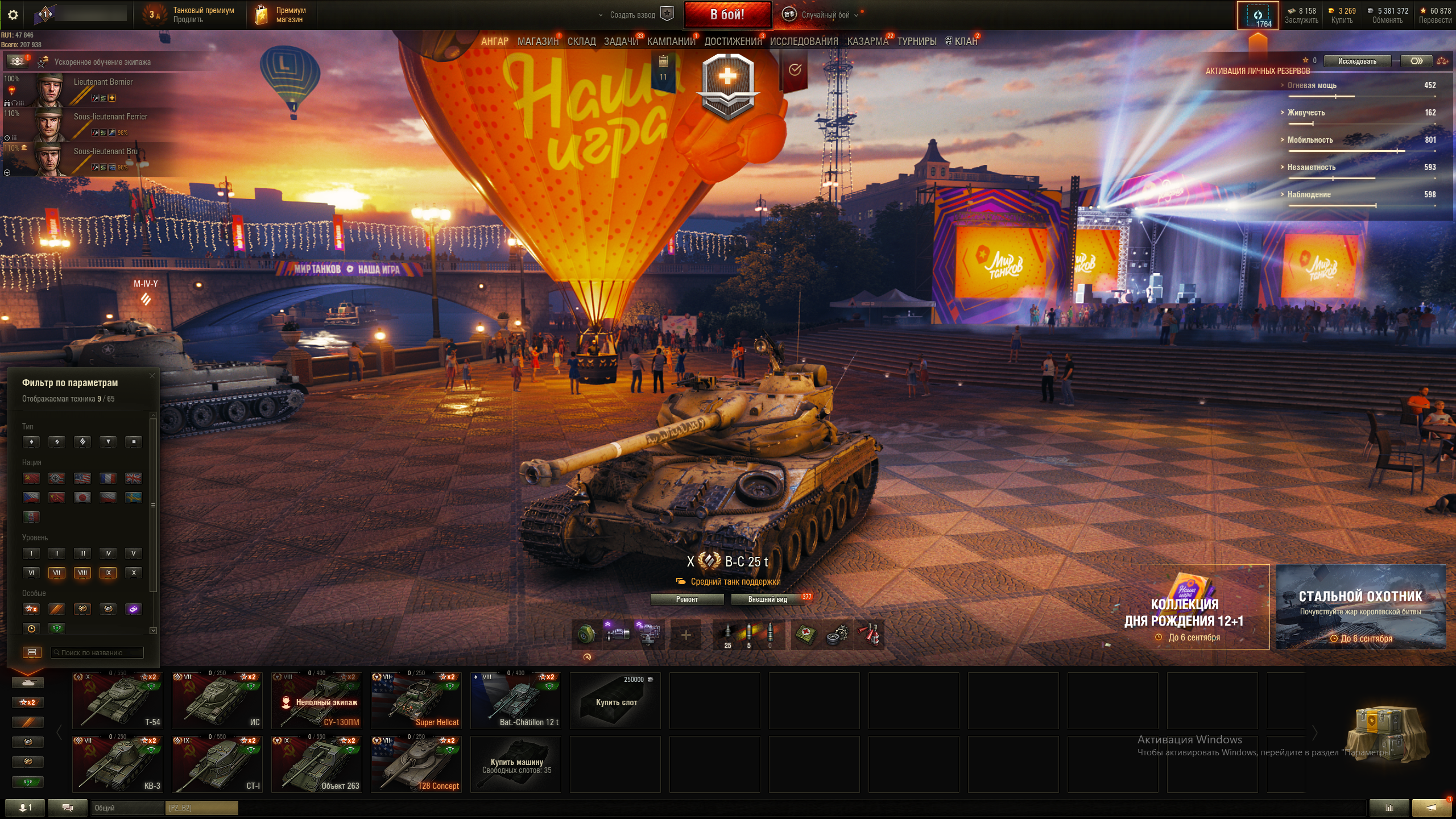Screen dimensions: 1456x819
Task: Click the Ремонт repair button
Action: 686,599
